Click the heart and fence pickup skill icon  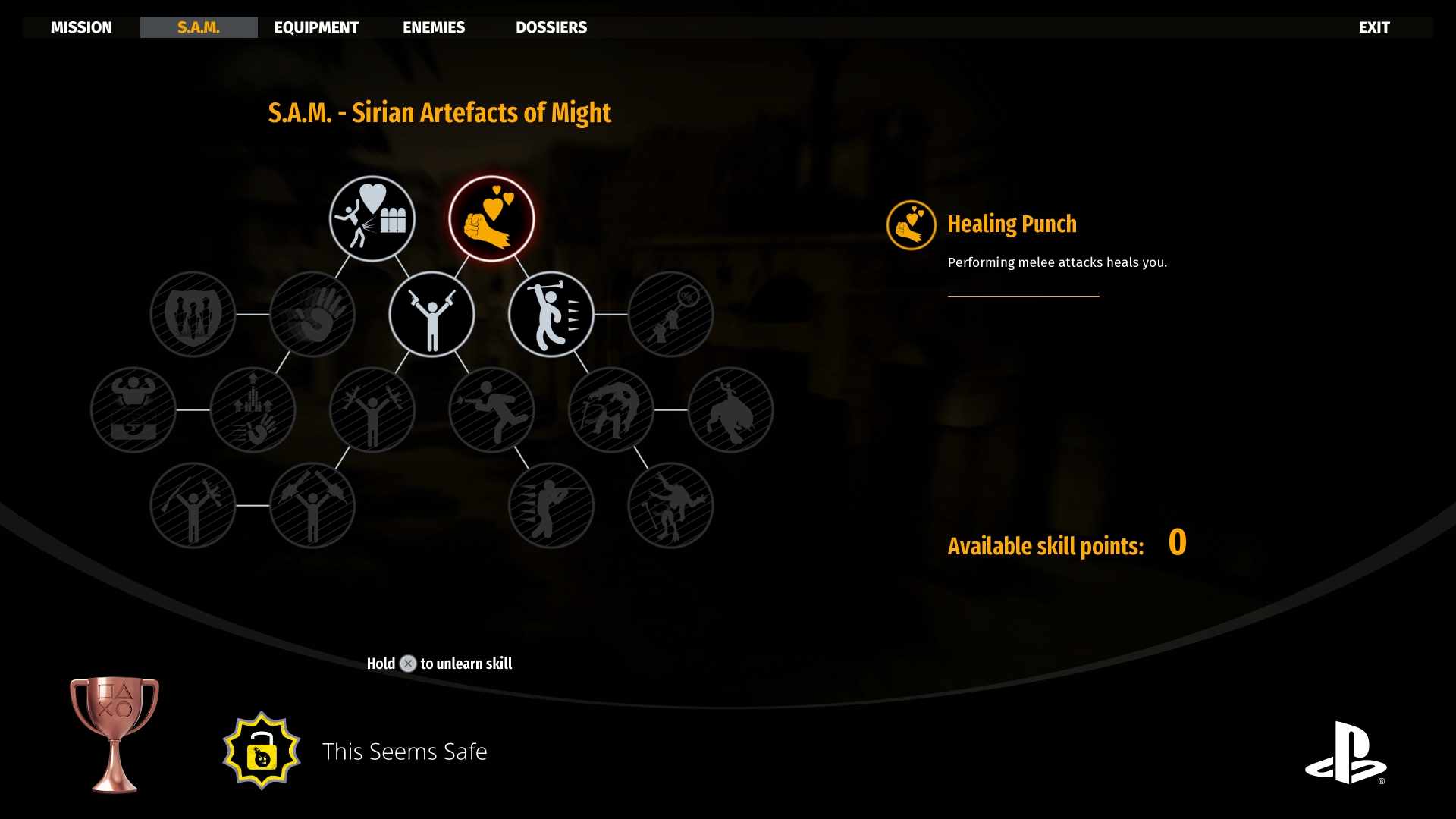click(372, 218)
